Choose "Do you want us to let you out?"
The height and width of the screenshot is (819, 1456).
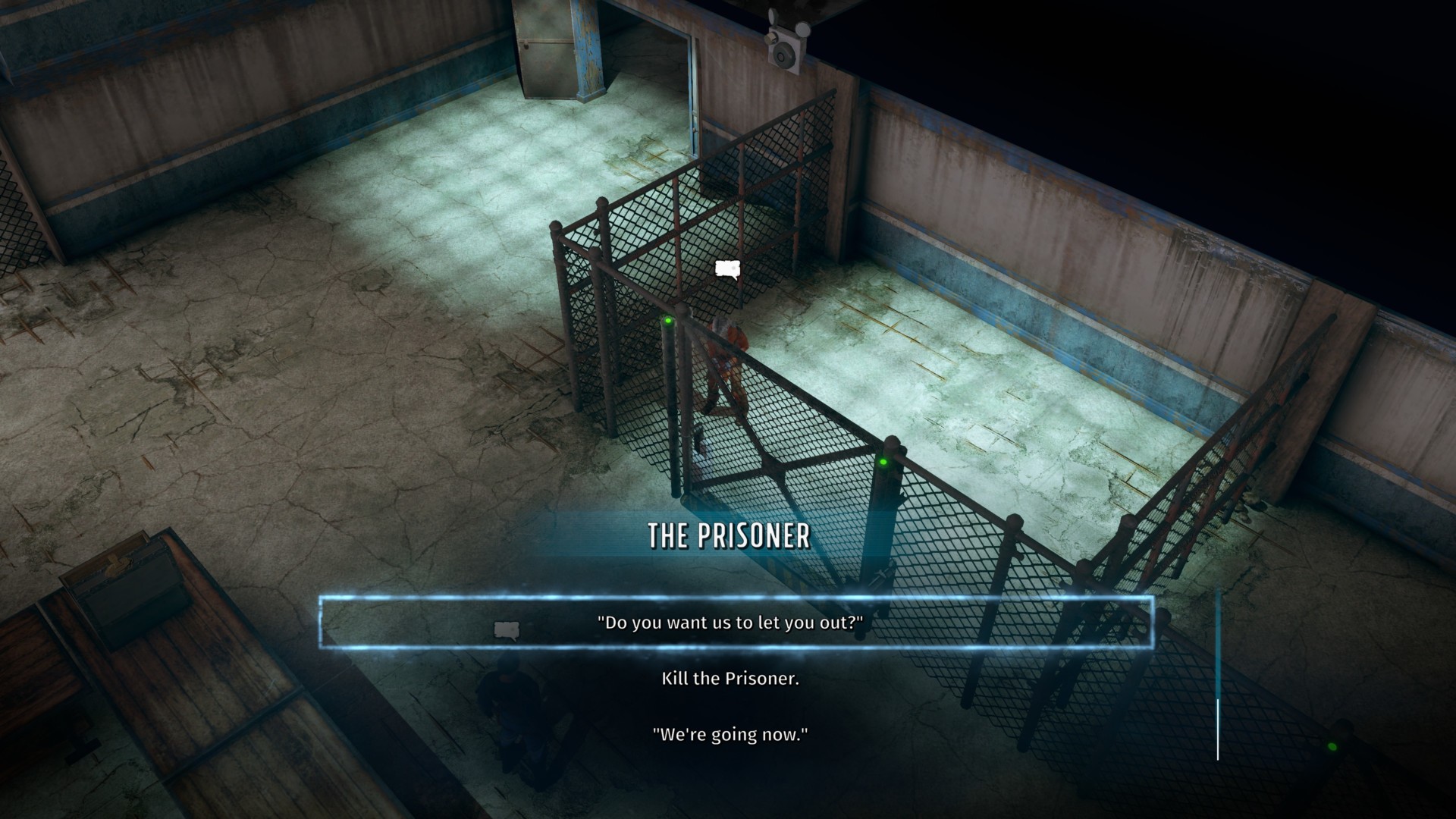tap(730, 623)
